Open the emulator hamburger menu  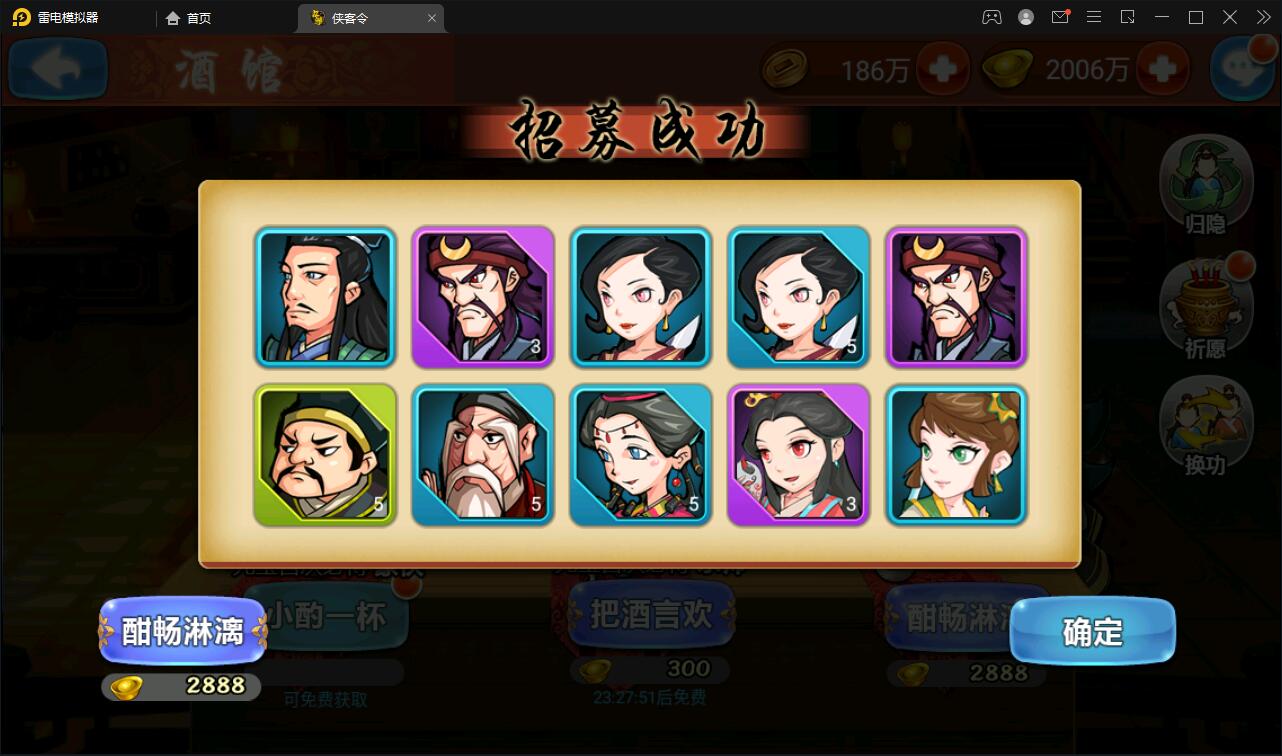[1094, 17]
